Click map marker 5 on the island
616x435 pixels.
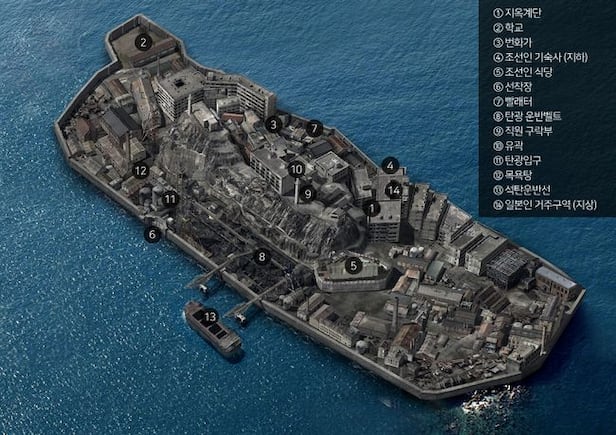(x=353, y=266)
